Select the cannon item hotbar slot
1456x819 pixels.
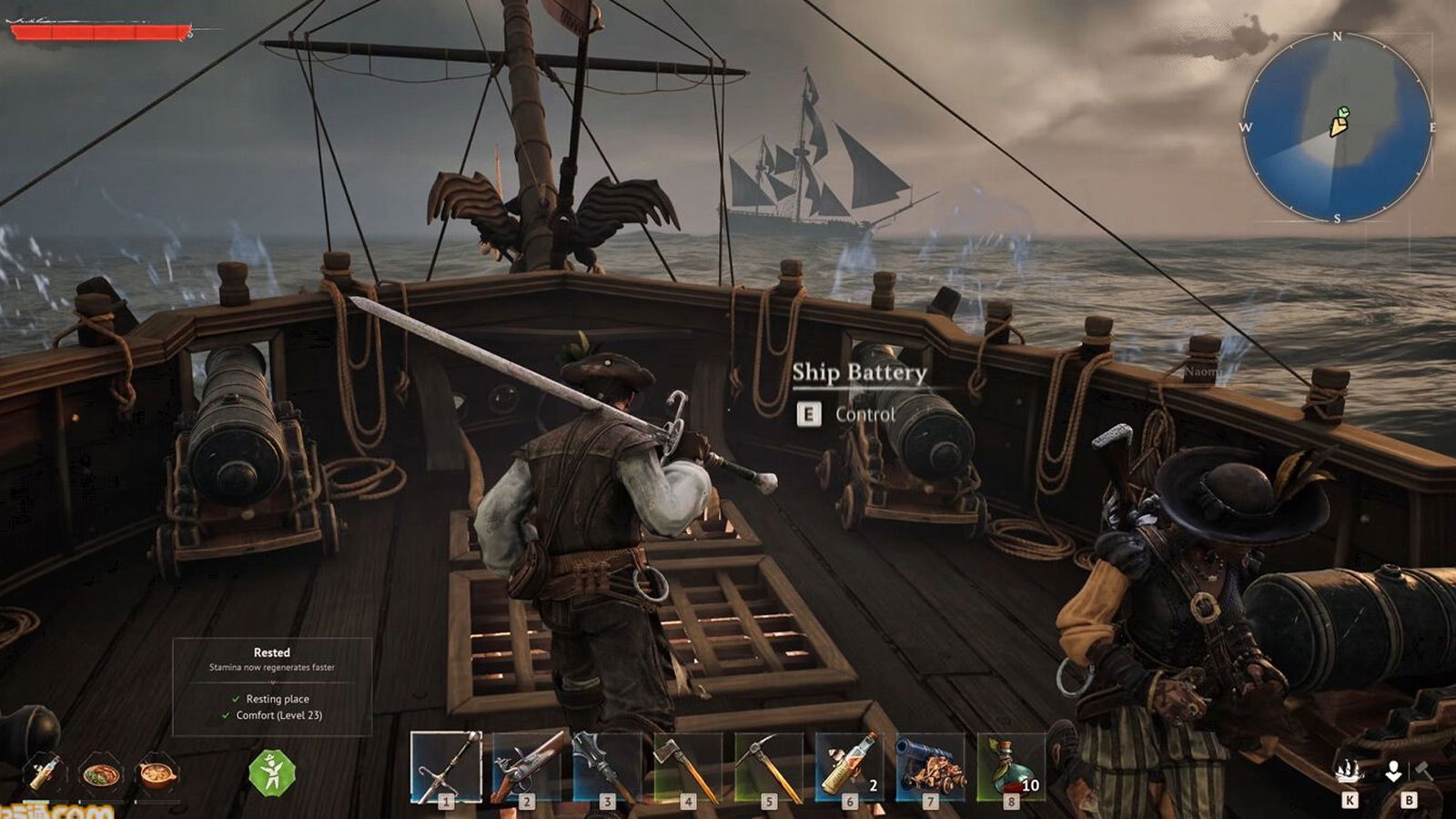(x=930, y=766)
